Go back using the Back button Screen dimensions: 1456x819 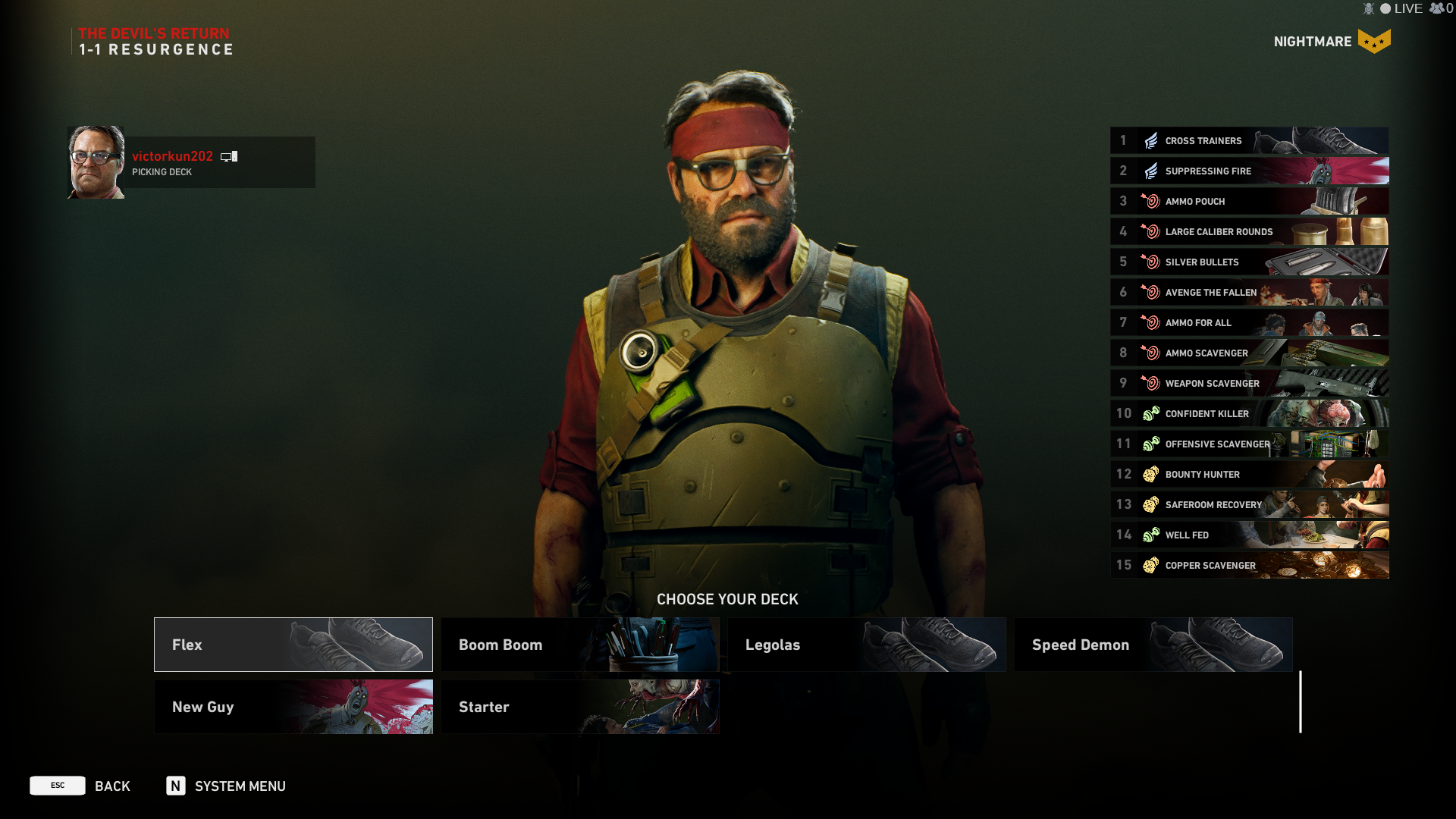coord(80,786)
